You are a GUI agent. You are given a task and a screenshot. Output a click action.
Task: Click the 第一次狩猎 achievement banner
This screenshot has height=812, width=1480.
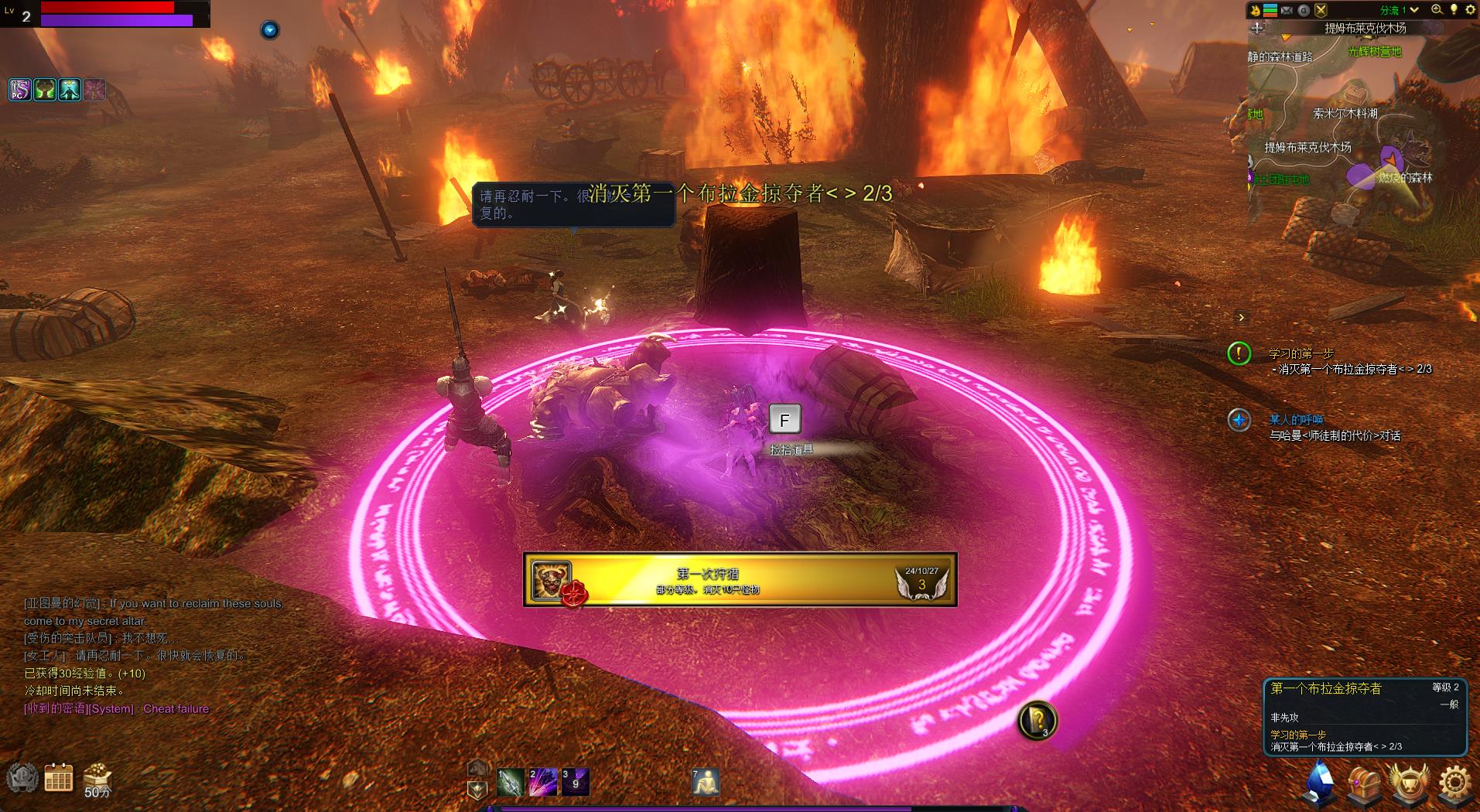pos(740,580)
